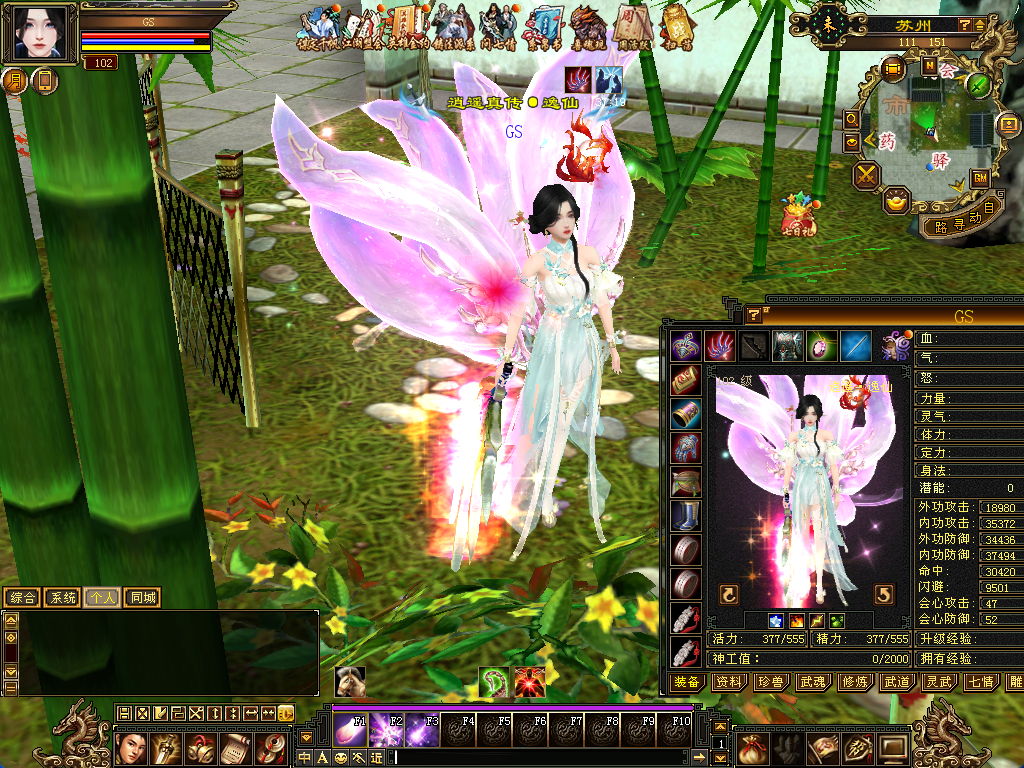Open the GM button on the minimap
1024x768 pixels.
(x=980, y=178)
